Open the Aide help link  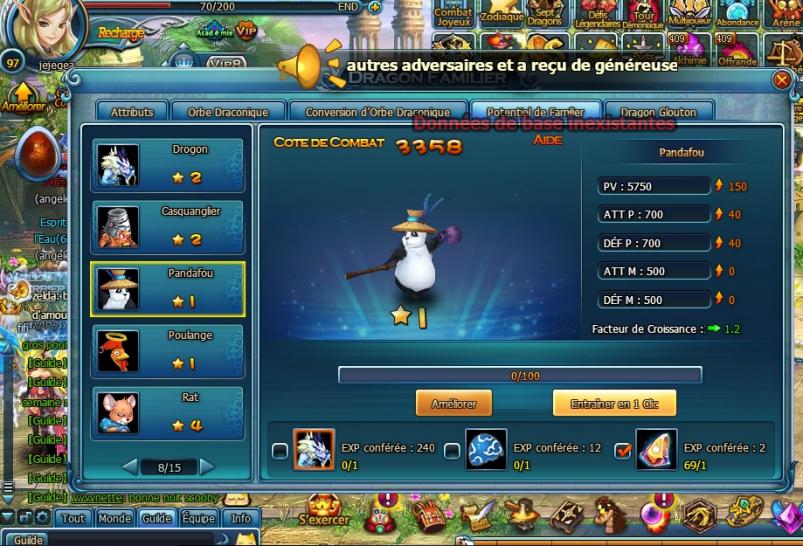[547, 140]
